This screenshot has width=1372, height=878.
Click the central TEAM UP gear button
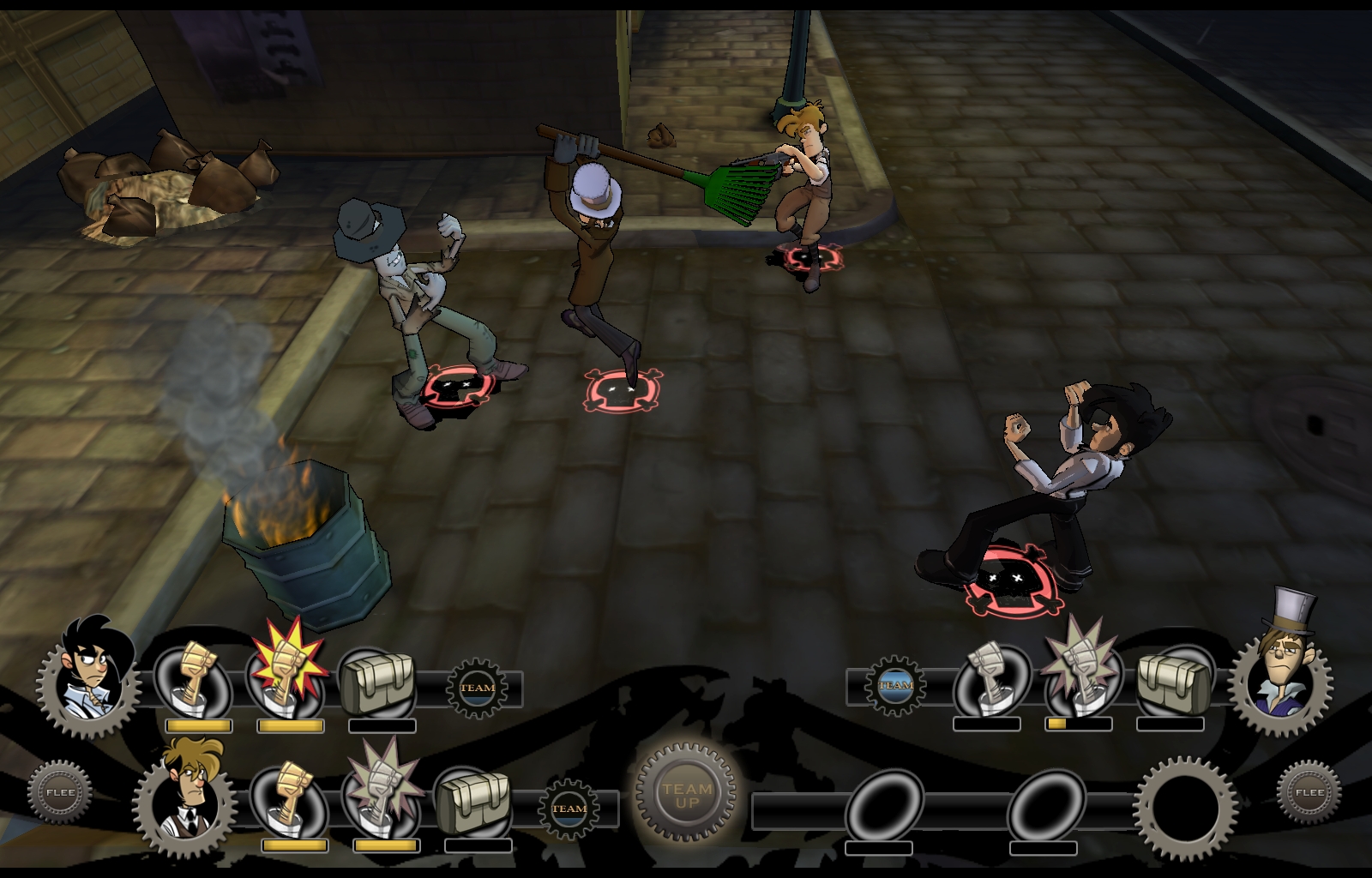[x=687, y=796]
